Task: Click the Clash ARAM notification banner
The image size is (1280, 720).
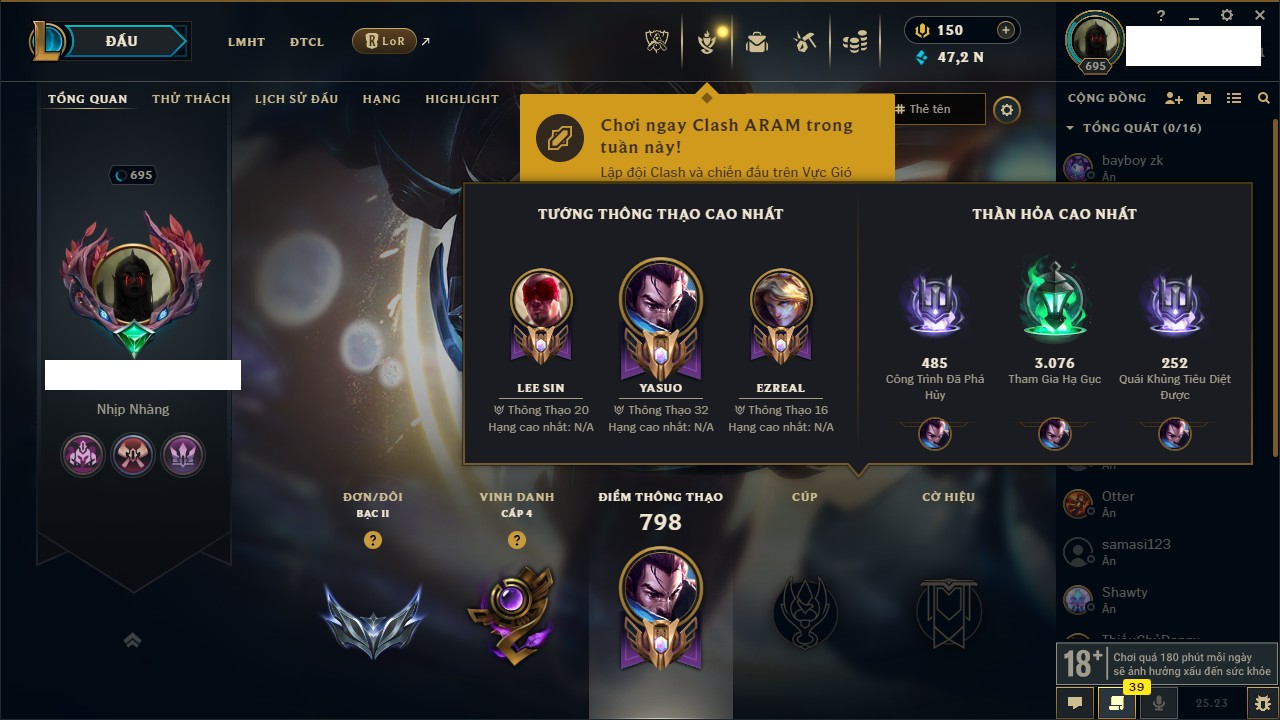Action: (706, 138)
